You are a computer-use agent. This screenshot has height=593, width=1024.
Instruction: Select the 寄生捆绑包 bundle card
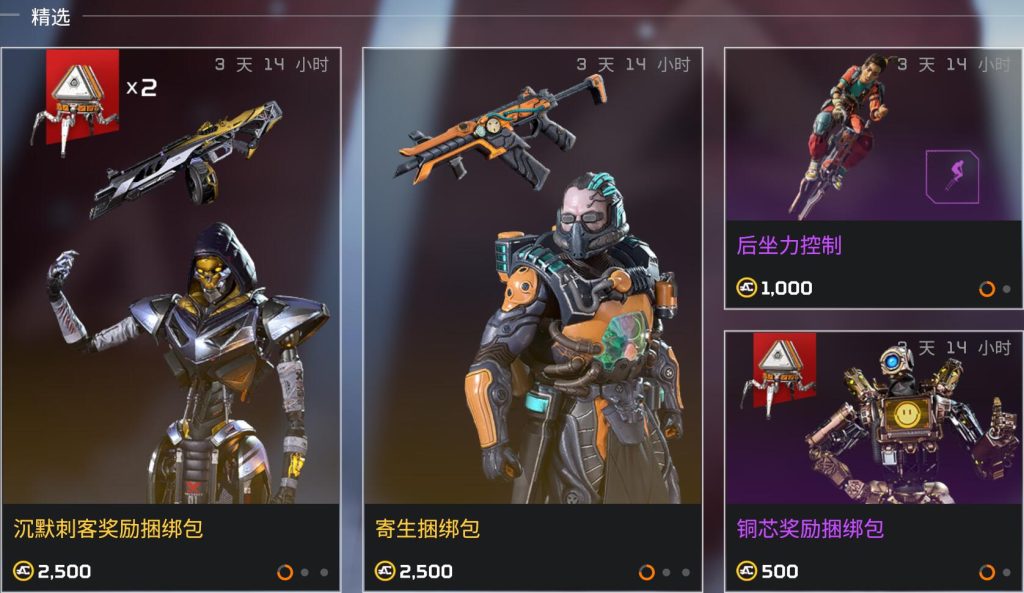pyautogui.click(x=532, y=320)
